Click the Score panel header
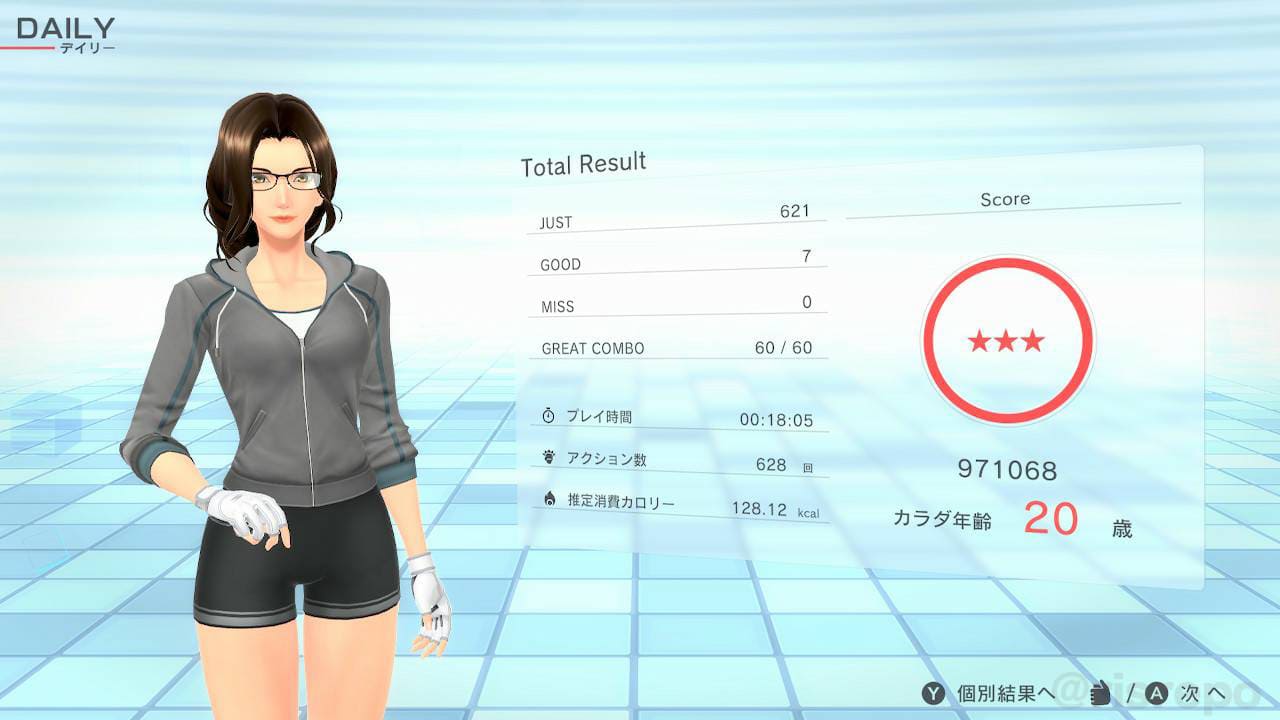The width and height of the screenshot is (1280, 720). coord(1005,199)
